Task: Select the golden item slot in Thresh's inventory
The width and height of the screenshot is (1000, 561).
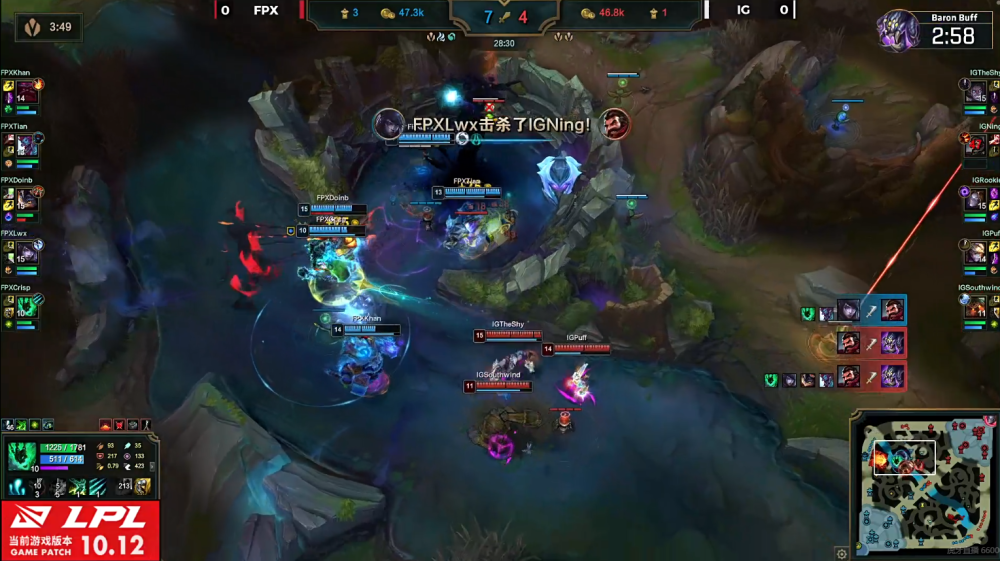Action: point(144,487)
